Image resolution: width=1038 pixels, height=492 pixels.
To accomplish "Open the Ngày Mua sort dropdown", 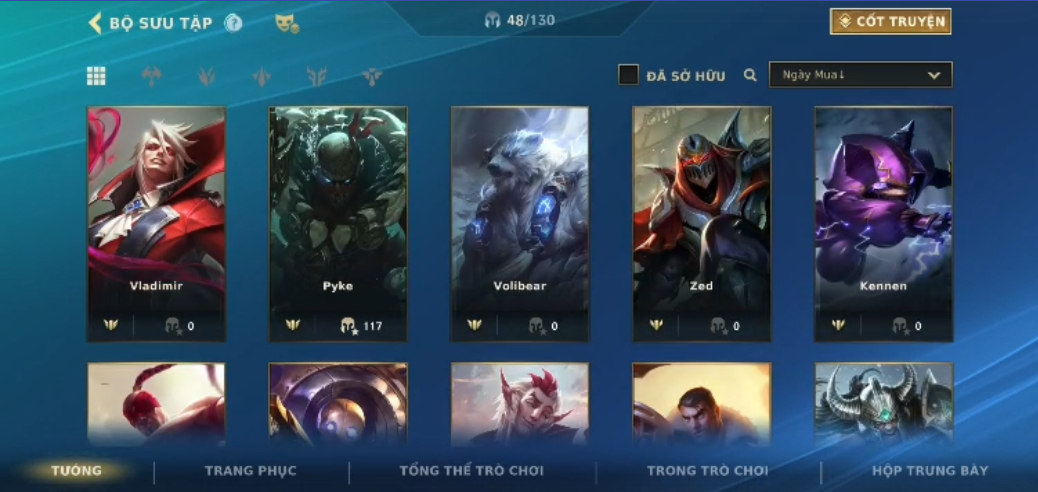I will click(860, 75).
